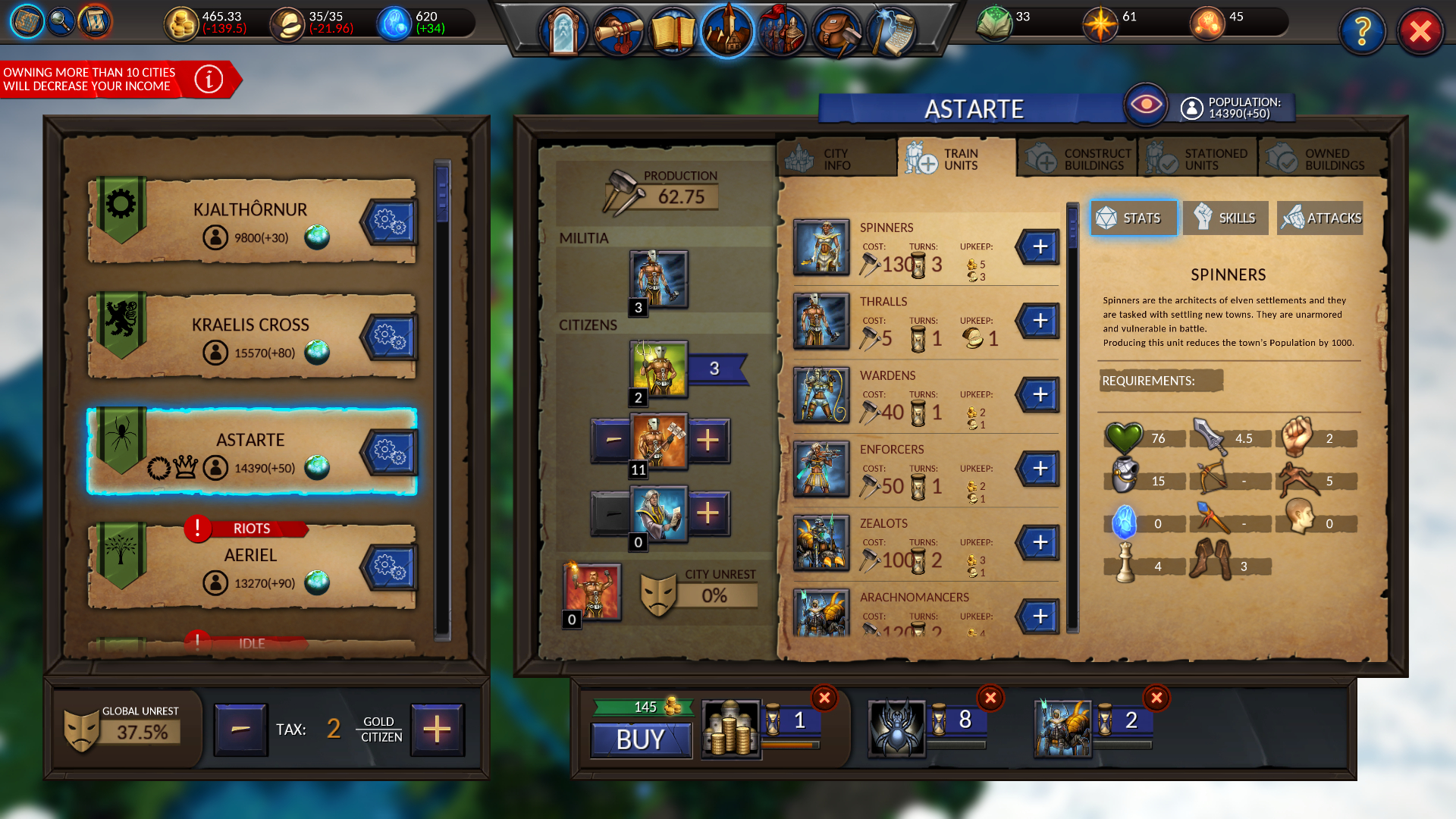
Task: Switch to the SKILLS view for Spinners
Action: click(x=1226, y=218)
